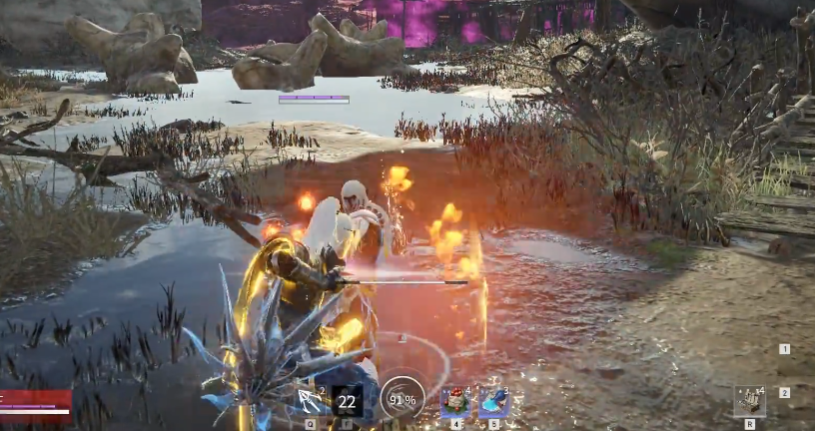Activate the spear throw skill icon
The height and width of the screenshot is (431, 815).
[x=311, y=401]
